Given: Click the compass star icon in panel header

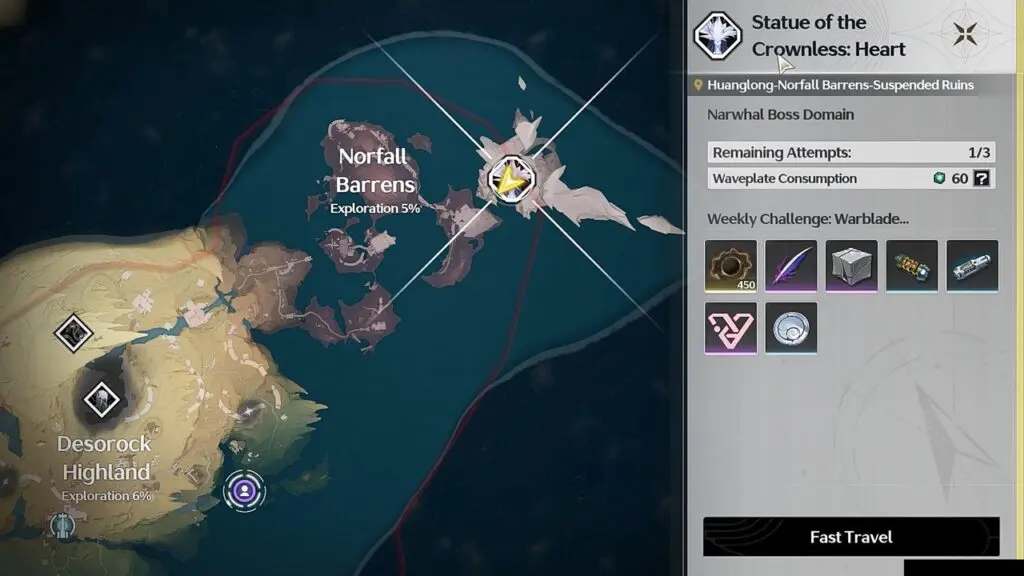Looking at the screenshot, I should coord(966,34).
